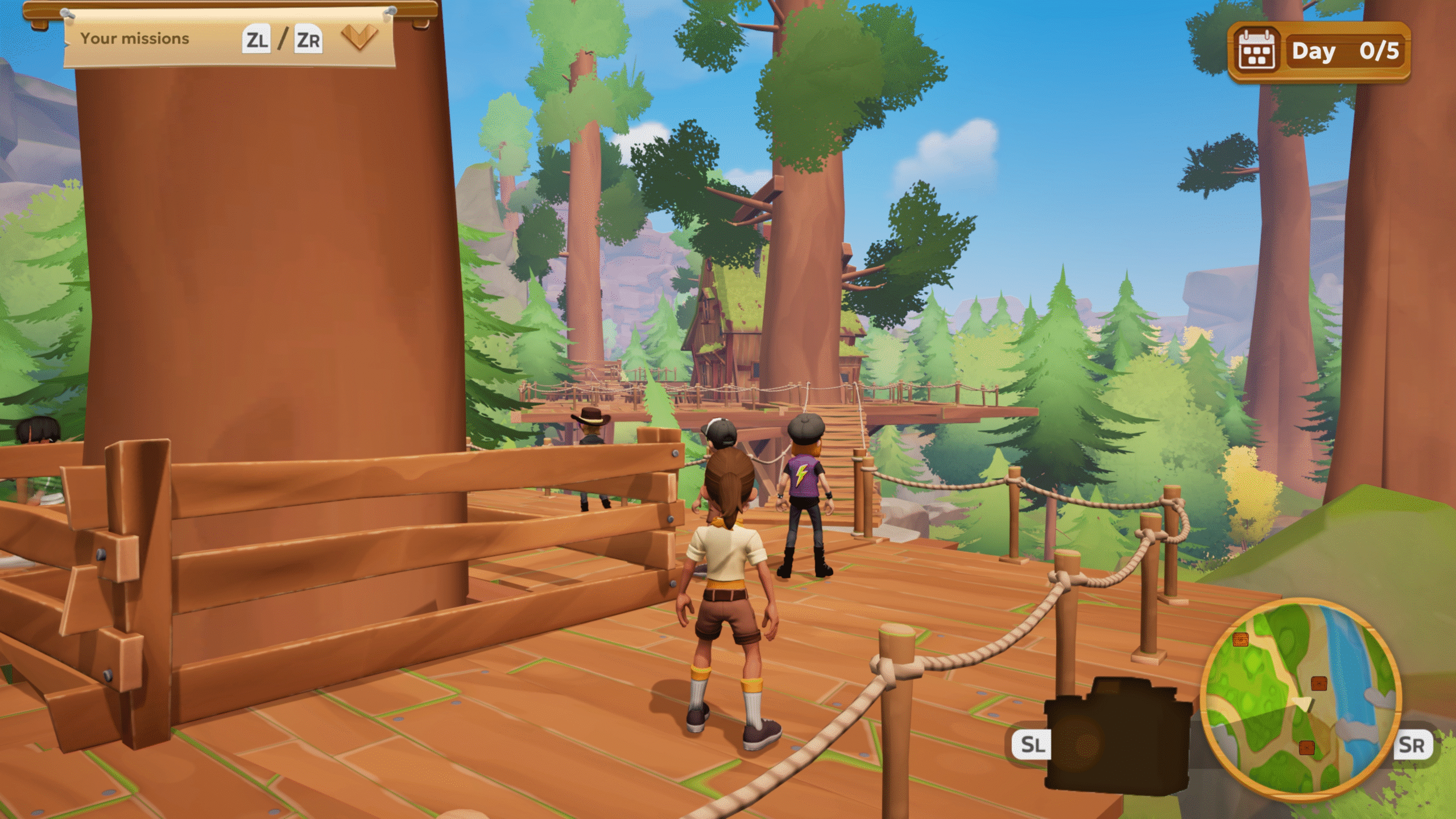Expand the Your missions banner

[x=135, y=39]
